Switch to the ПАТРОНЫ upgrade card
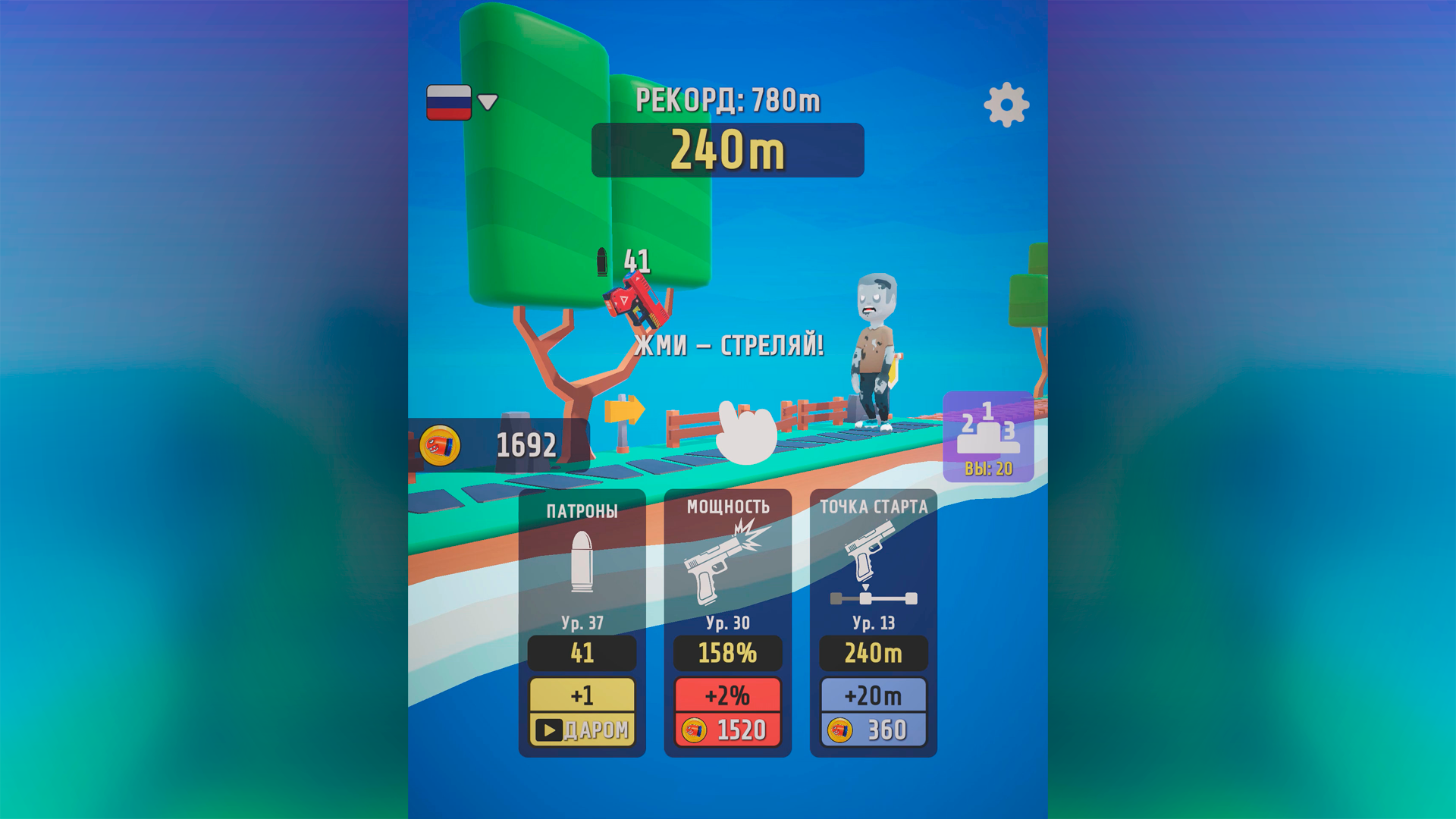 (582, 510)
